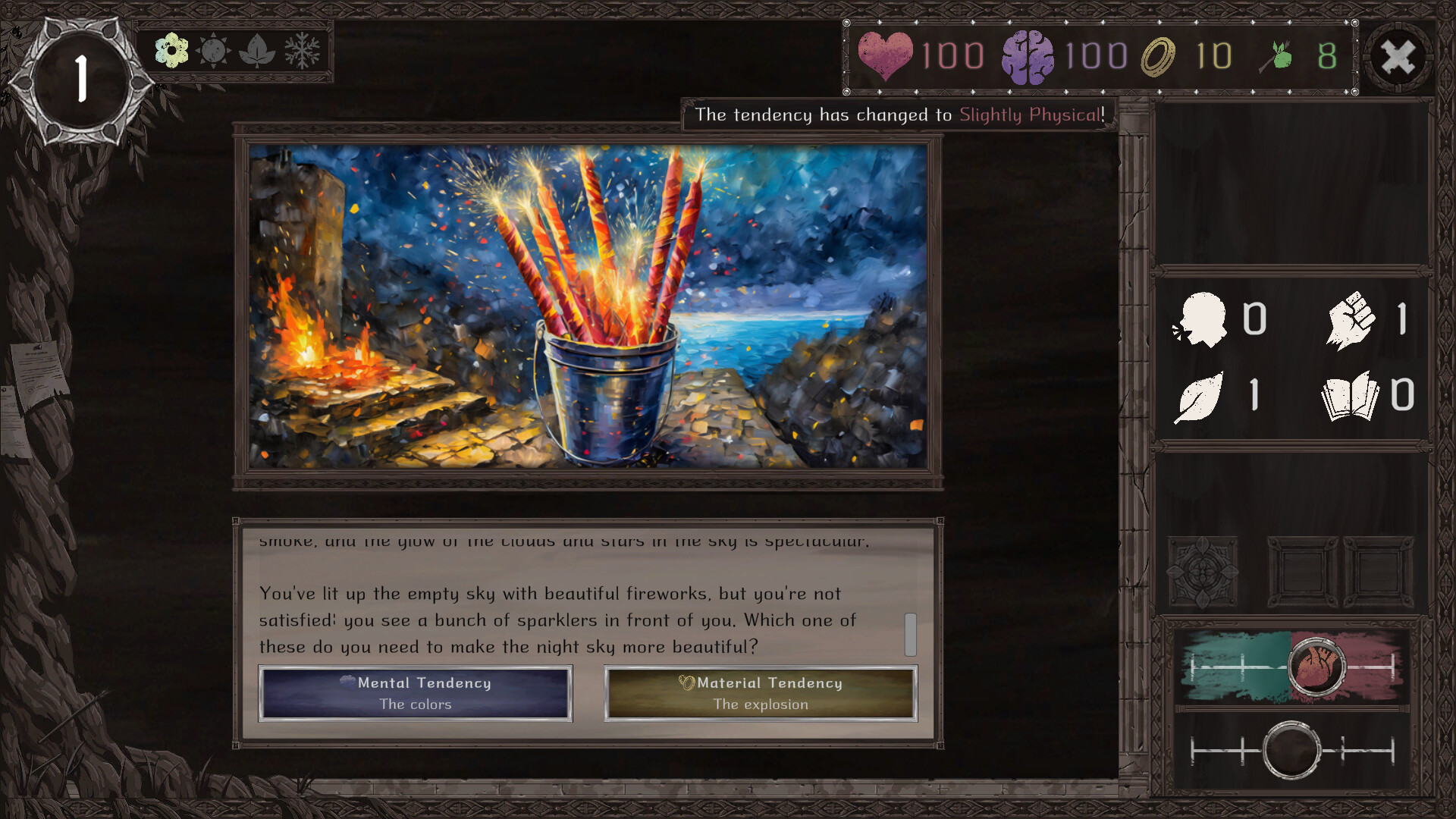Select the summer sun season icon
Image resolution: width=1456 pixels, height=819 pixels.
tap(215, 52)
